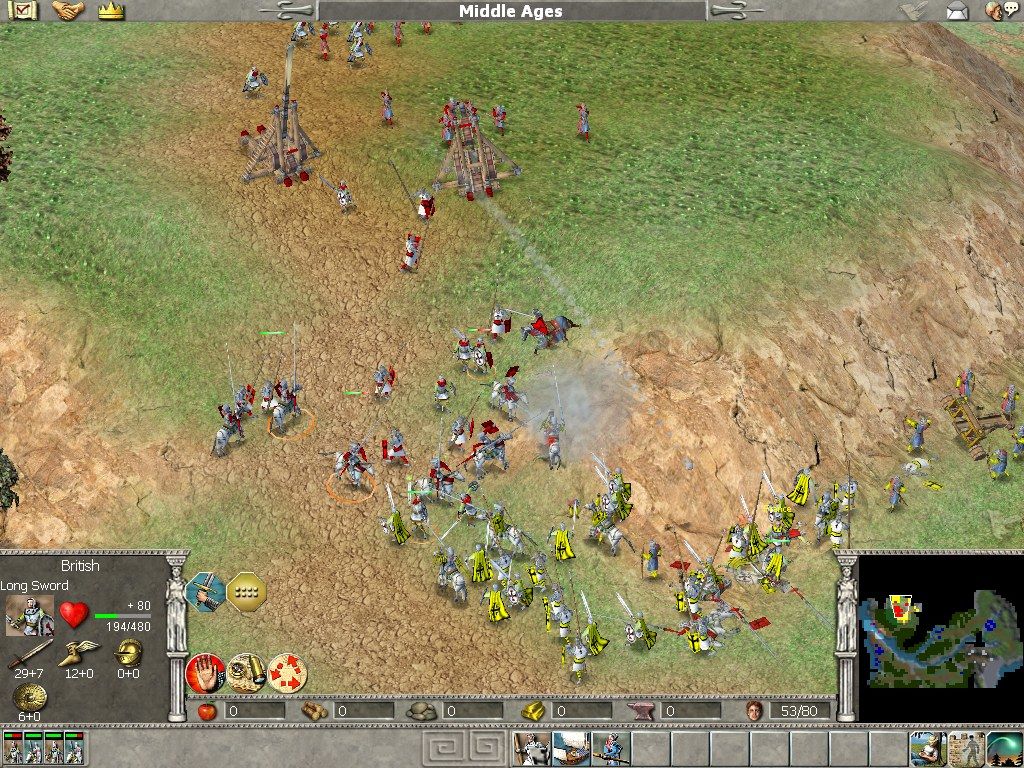Open the handshake diplomacy icon
The image size is (1024, 768).
[68, 11]
